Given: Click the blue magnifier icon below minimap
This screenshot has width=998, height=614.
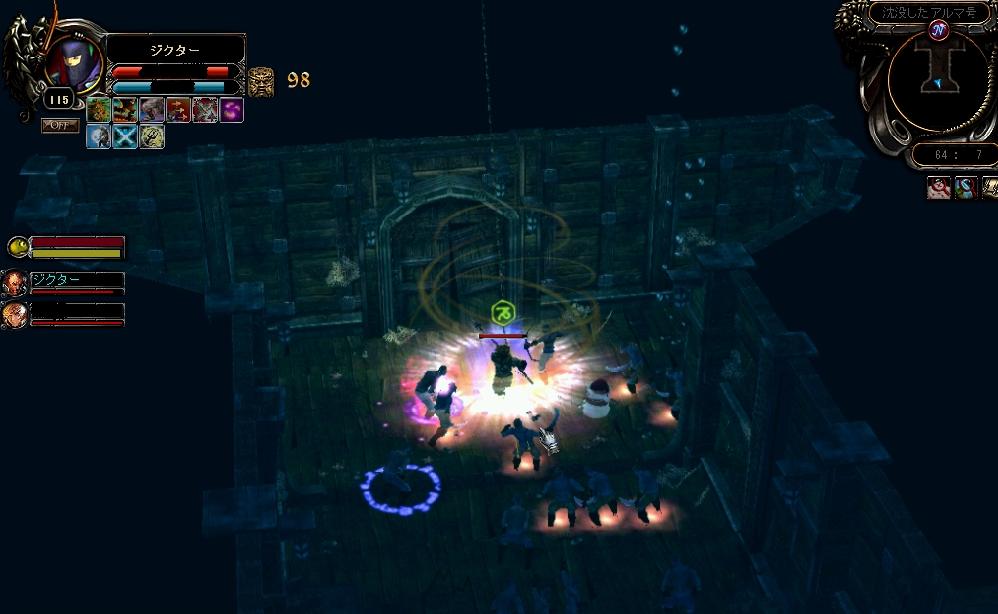Looking at the screenshot, I should tap(965, 187).
